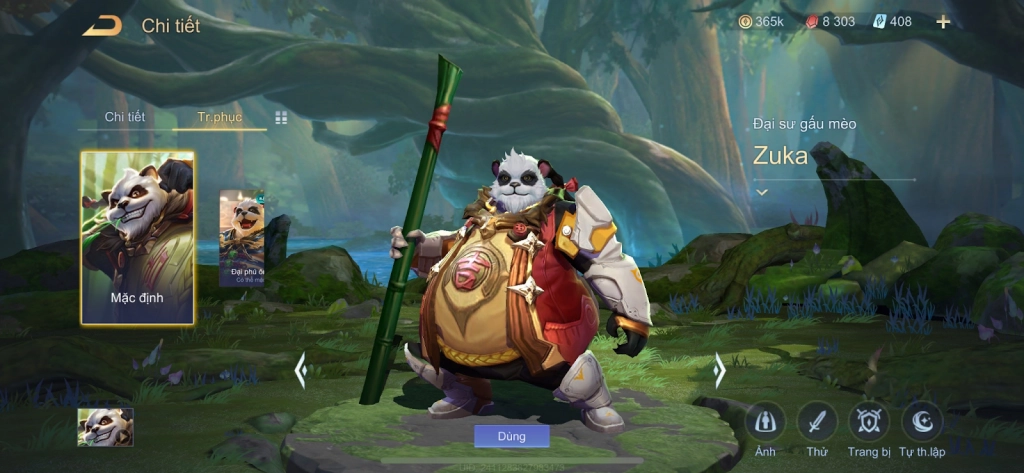Expand the hero info dropdown under Zuka
This screenshot has width=1024, height=473.
tap(761, 191)
